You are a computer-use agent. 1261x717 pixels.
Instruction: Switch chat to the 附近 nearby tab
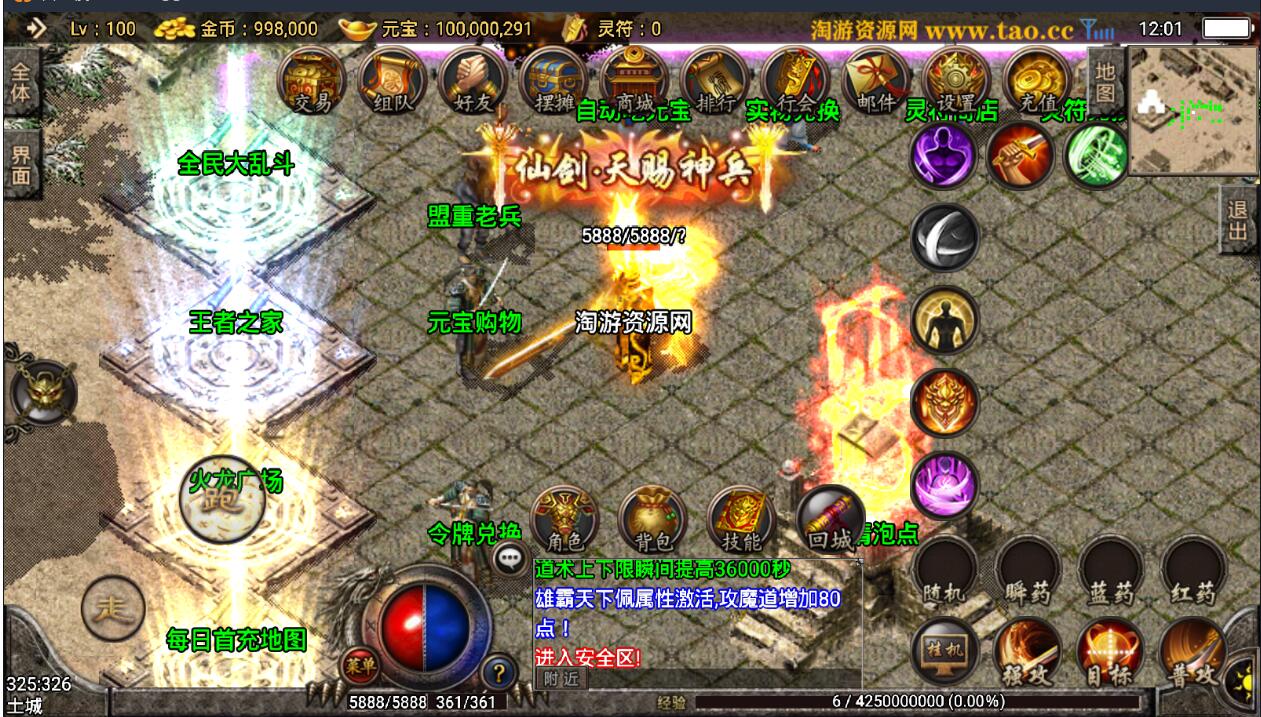tap(560, 677)
